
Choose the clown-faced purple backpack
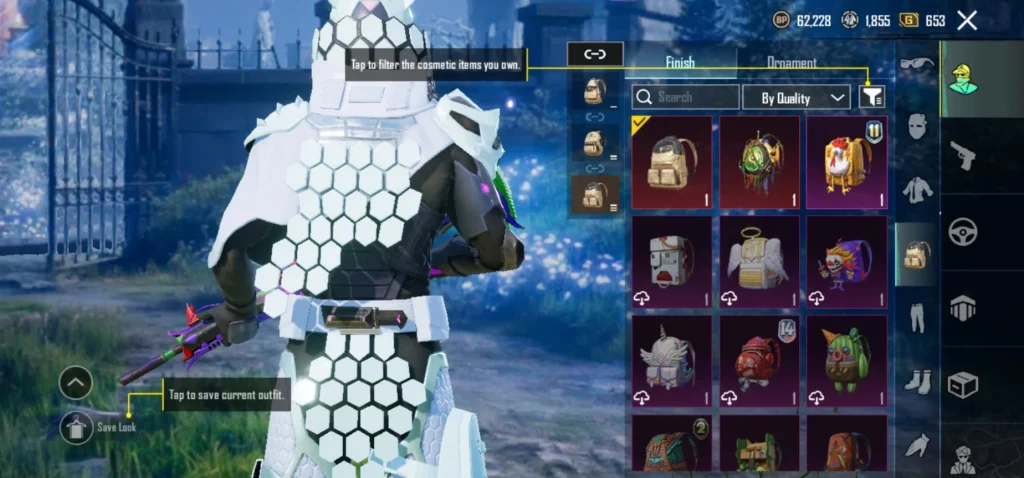pyautogui.click(x=847, y=260)
